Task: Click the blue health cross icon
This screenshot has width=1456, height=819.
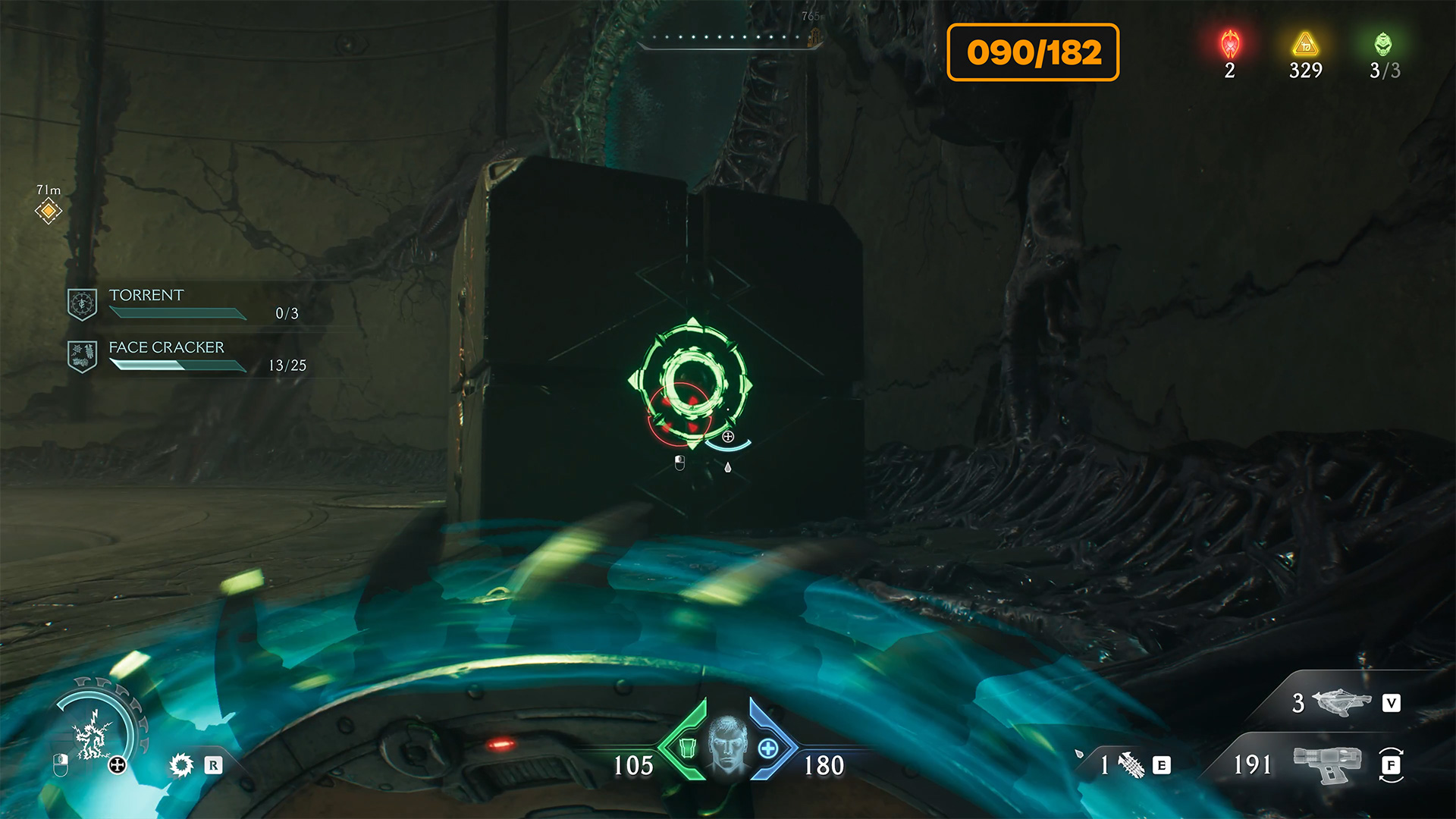Action: click(x=767, y=748)
